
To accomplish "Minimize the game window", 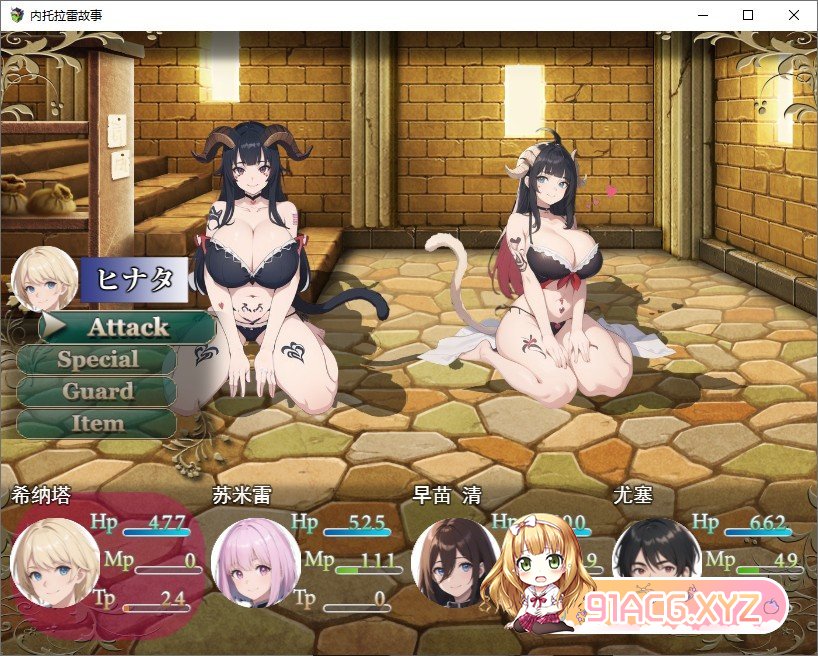I will click(x=702, y=15).
